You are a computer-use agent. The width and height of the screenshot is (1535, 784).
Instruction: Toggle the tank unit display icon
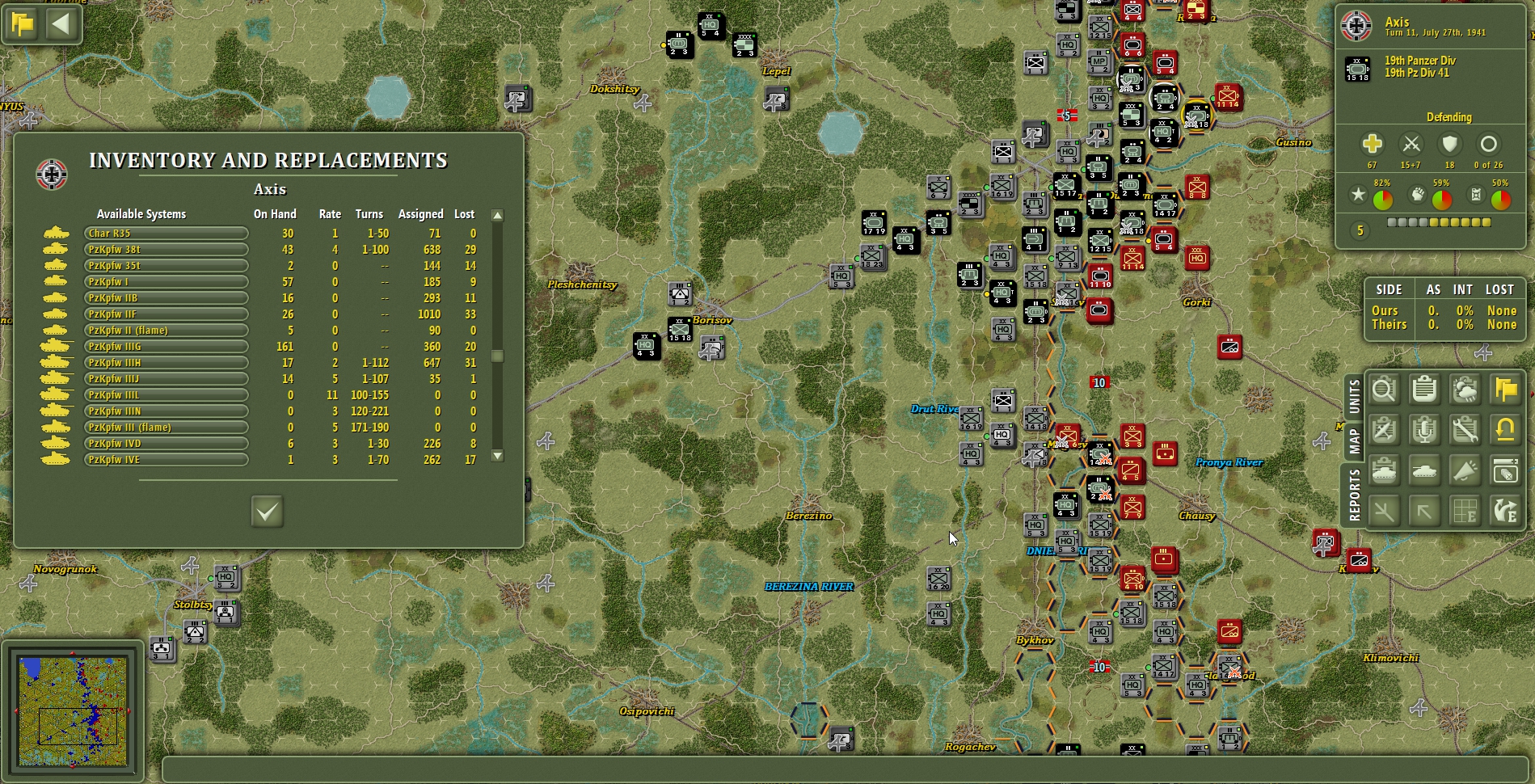pyautogui.click(x=1425, y=470)
